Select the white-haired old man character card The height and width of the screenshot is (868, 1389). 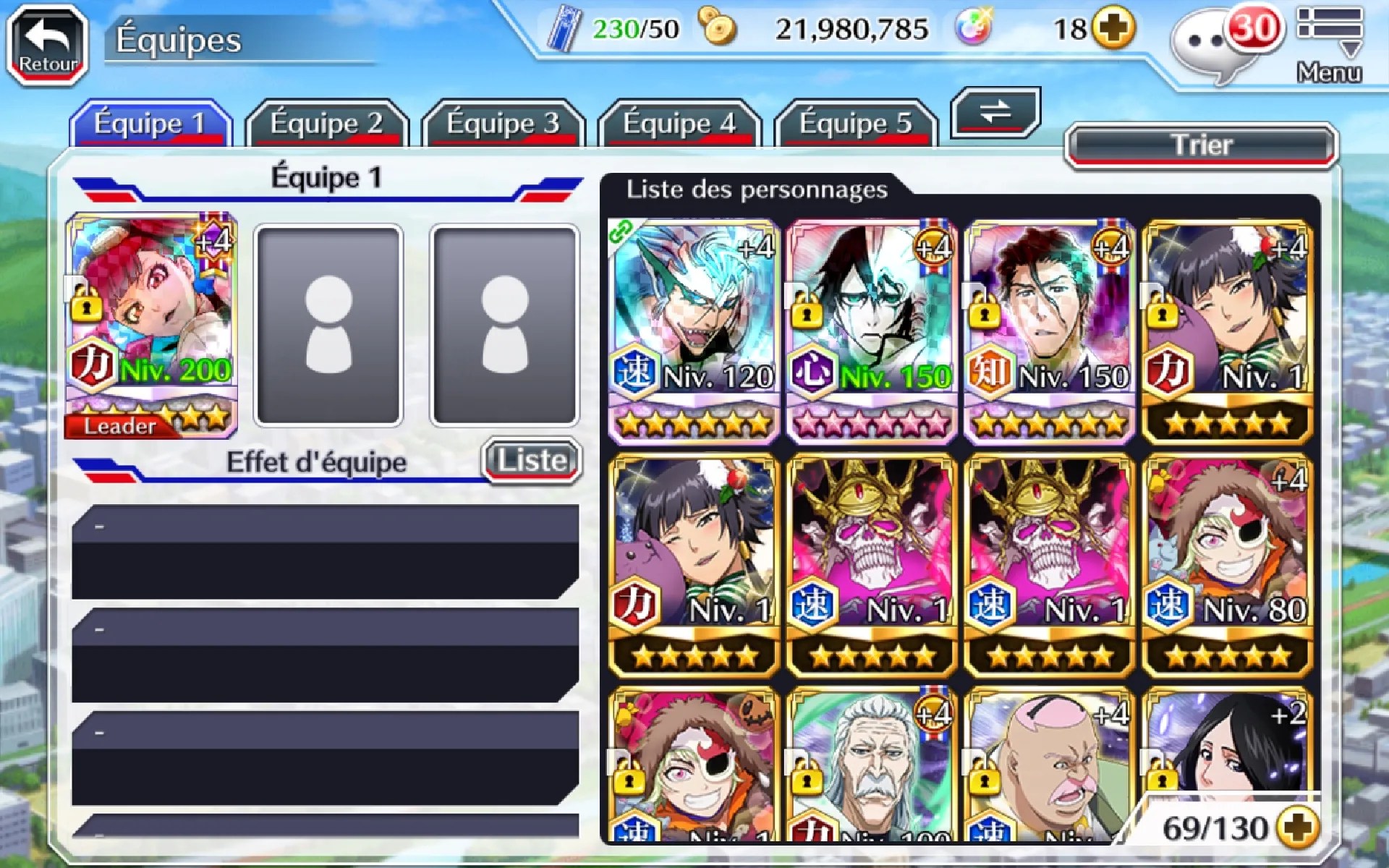tap(871, 767)
